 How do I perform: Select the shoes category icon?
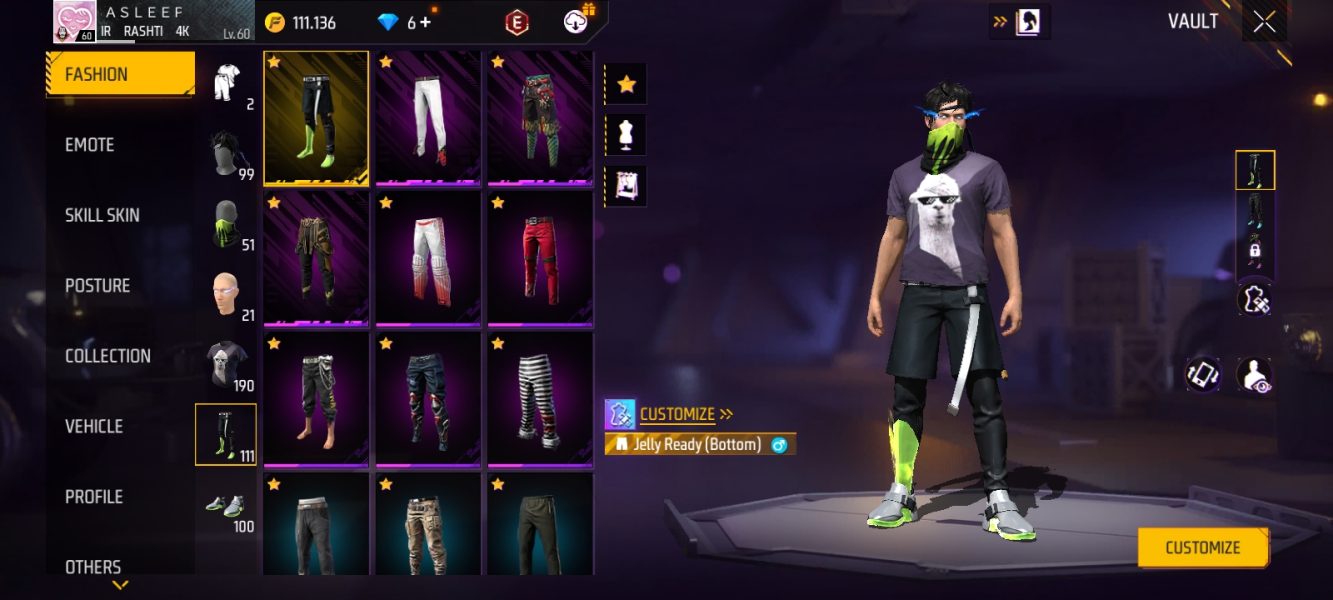click(225, 505)
